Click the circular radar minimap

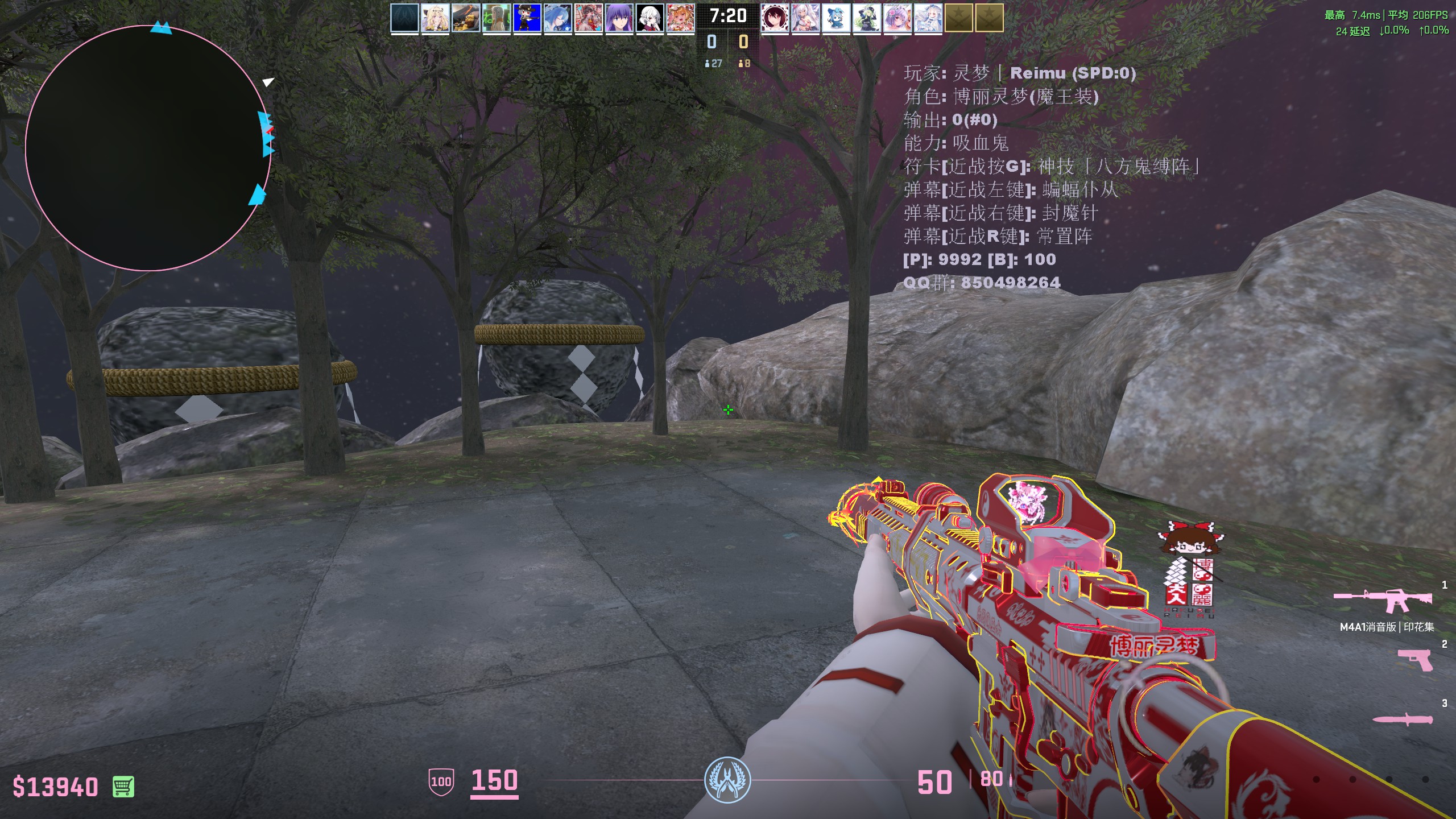148,148
